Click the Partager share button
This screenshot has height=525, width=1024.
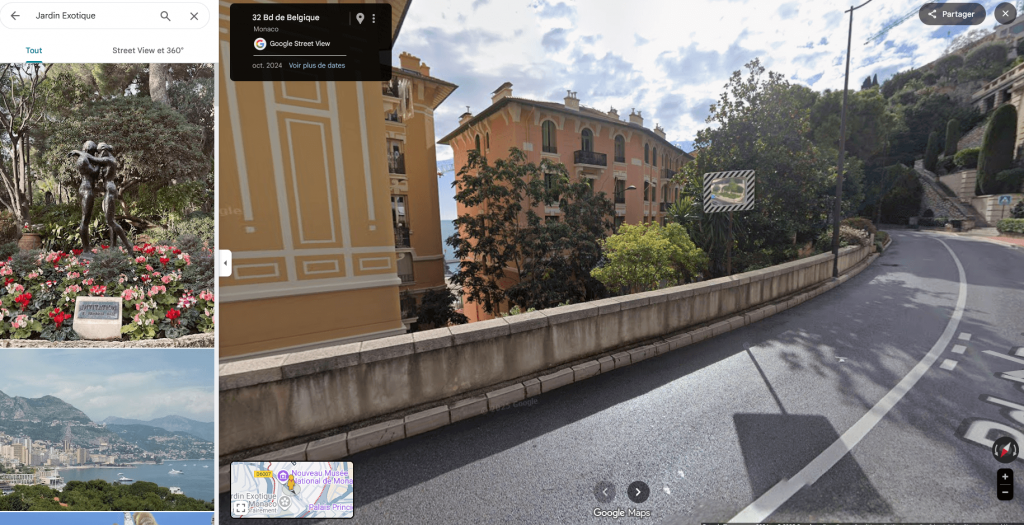tap(952, 14)
